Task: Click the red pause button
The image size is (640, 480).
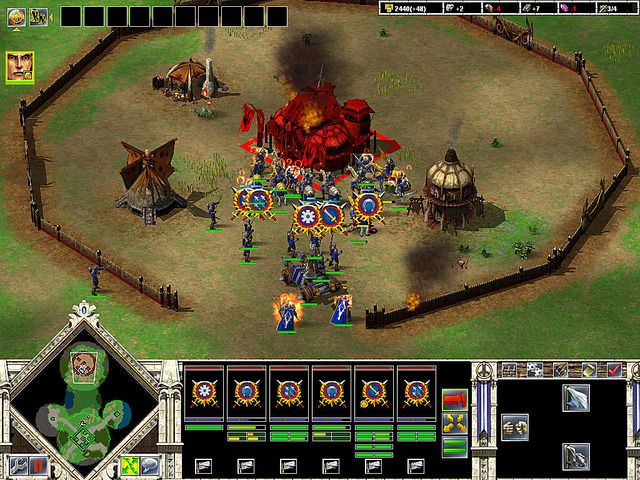Action: coord(38,465)
